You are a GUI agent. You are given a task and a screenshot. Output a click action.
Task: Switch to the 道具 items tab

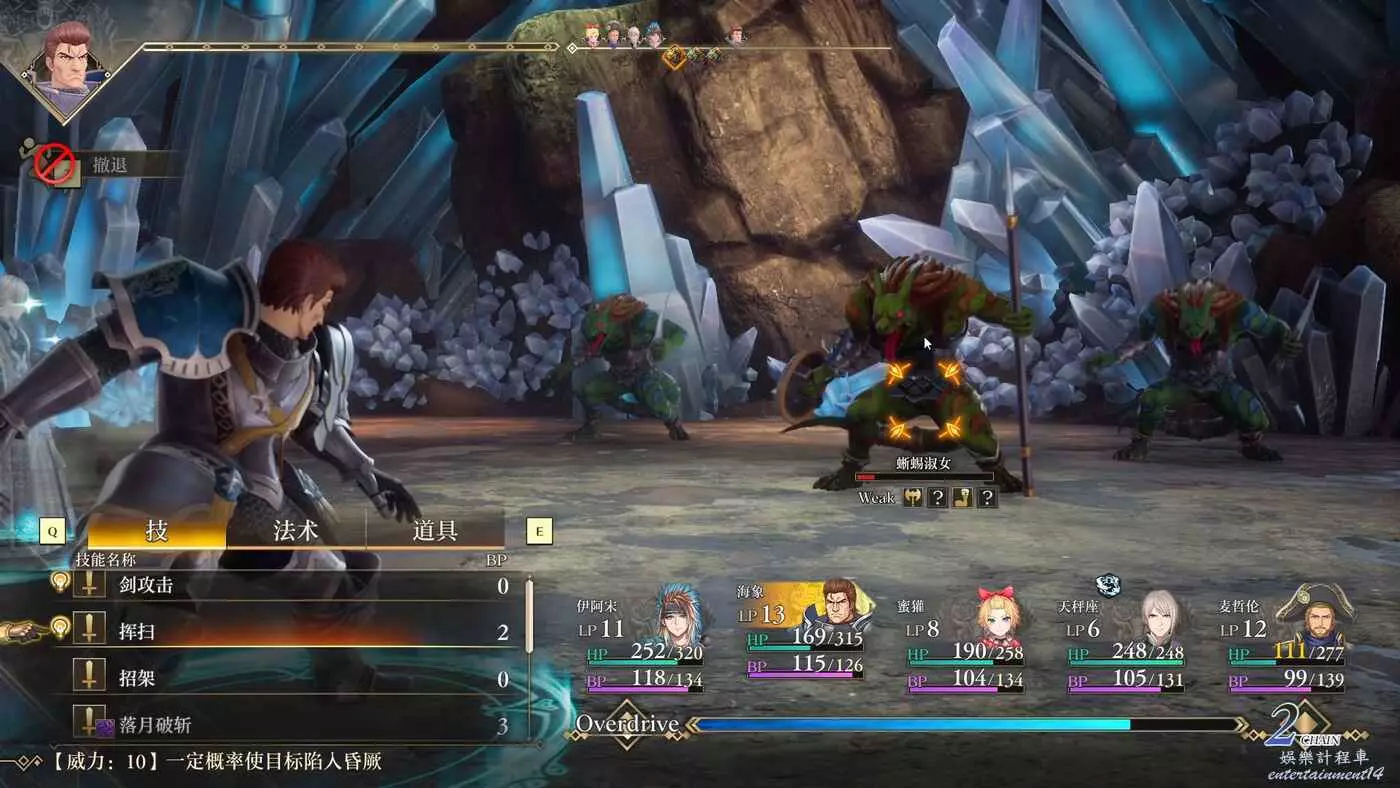coord(435,530)
